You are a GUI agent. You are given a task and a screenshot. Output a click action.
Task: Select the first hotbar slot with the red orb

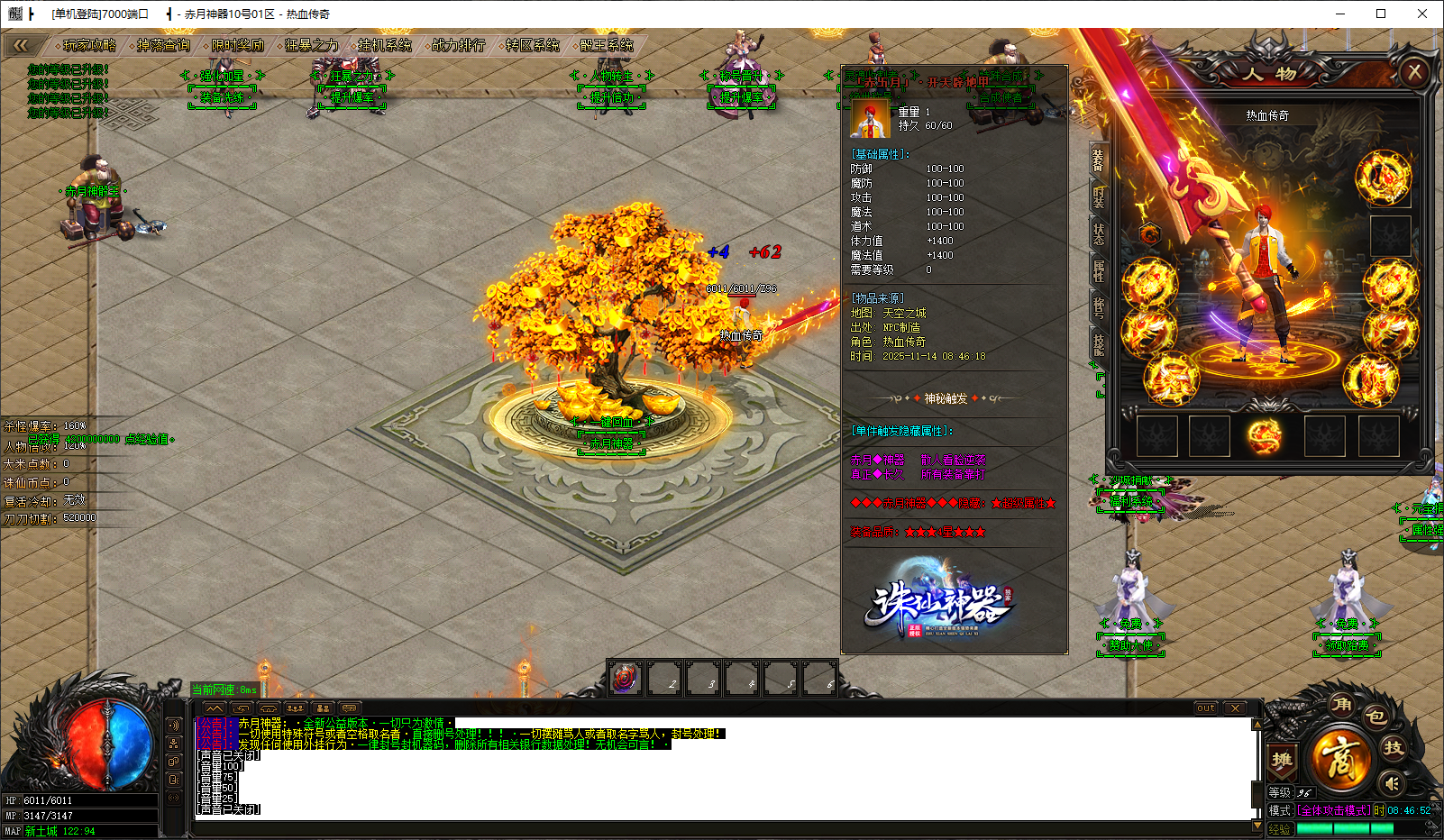[x=626, y=679]
